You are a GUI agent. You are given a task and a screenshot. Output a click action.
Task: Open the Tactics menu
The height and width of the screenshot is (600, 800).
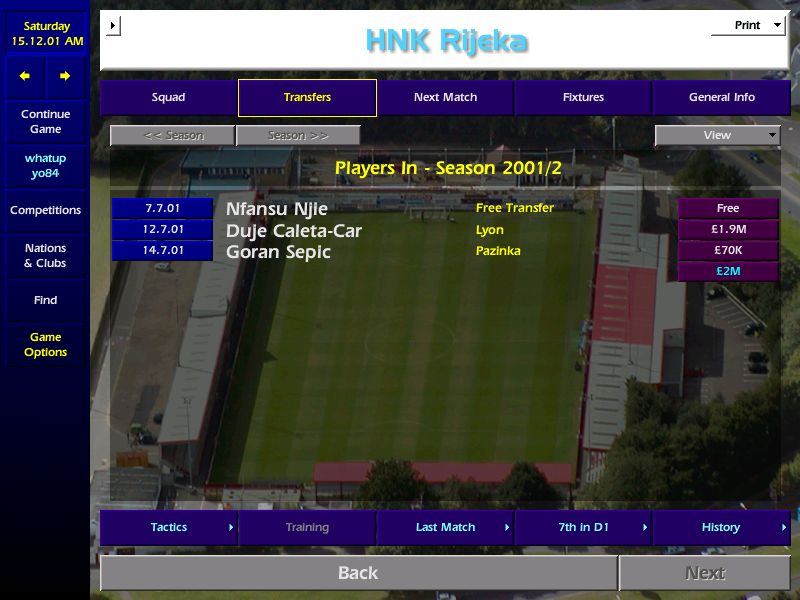(x=169, y=528)
